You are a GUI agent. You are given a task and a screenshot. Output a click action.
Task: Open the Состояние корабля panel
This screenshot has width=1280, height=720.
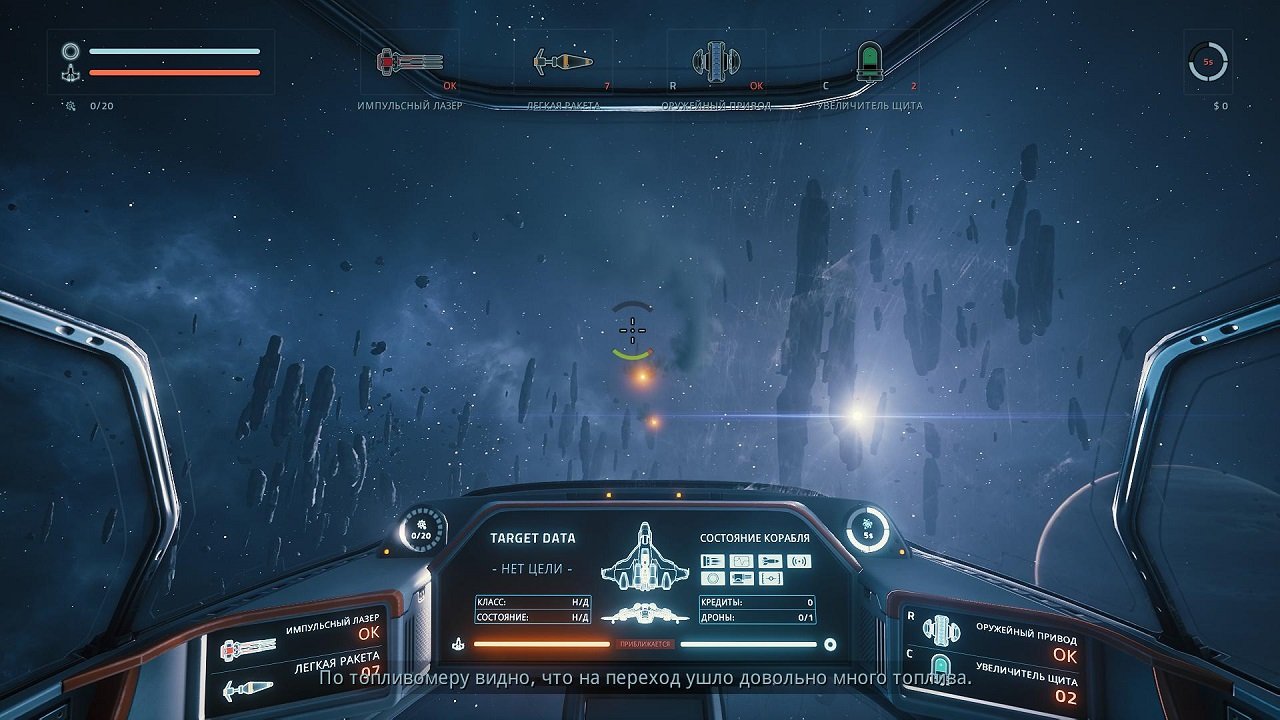755,537
